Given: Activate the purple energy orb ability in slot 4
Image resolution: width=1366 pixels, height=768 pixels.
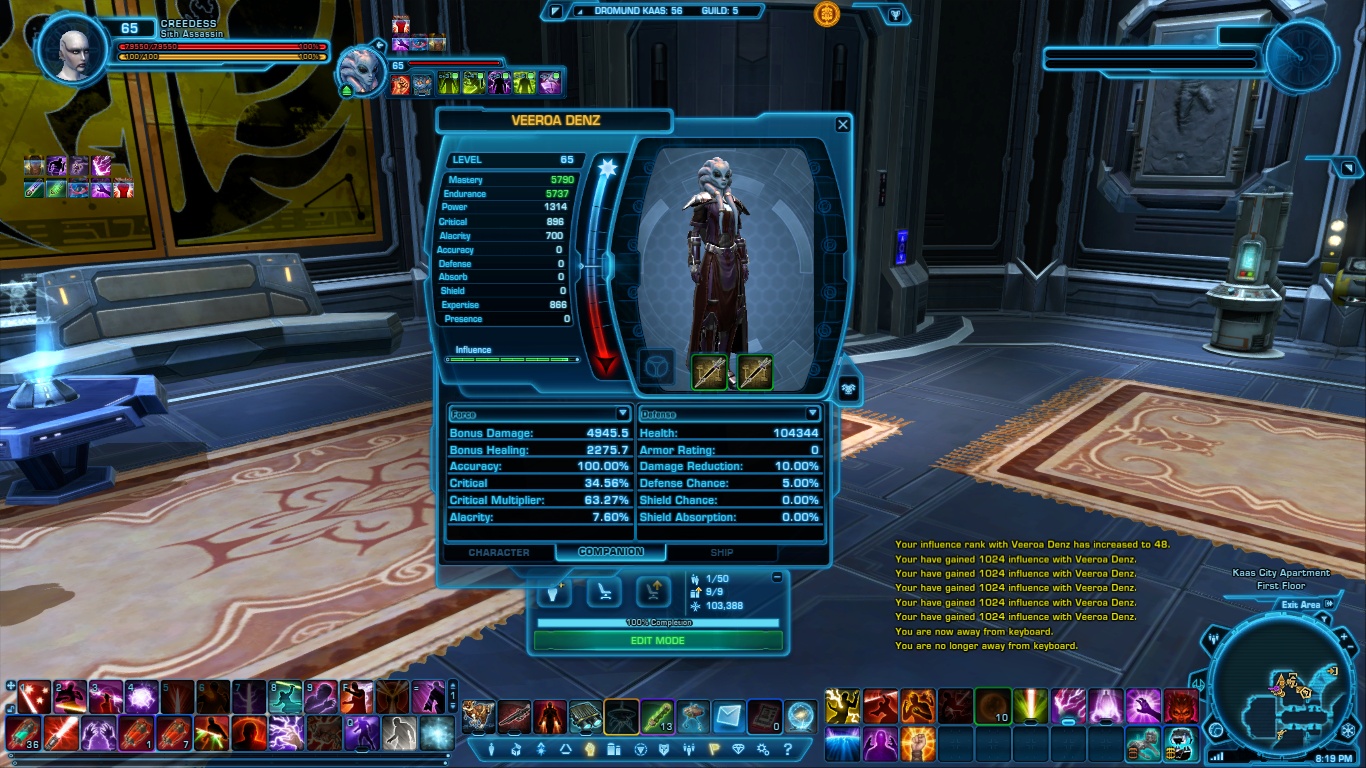Looking at the screenshot, I should click(x=141, y=697).
